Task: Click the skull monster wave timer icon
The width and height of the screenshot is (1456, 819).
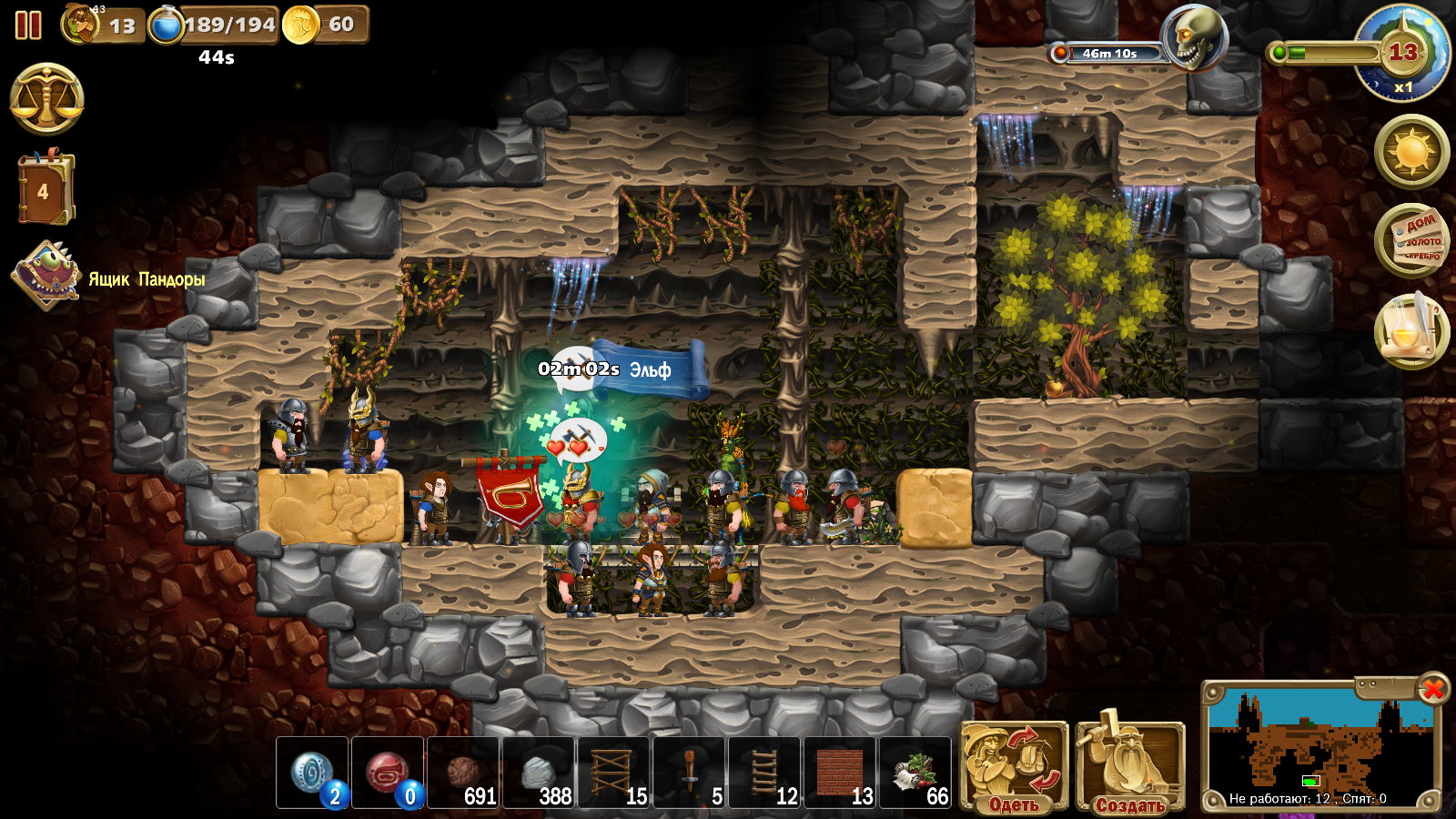Action: 1193,39
